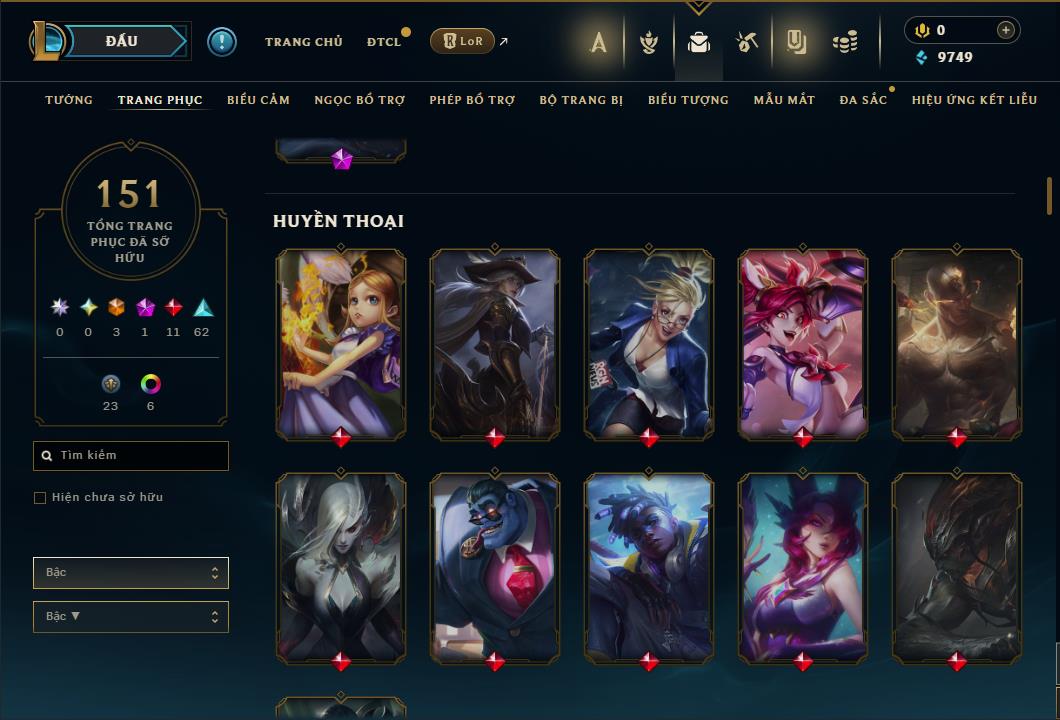The height and width of the screenshot is (720, 1060).
Task: Switch to the ĐA SẮC tab
Action: click(863, 100)
